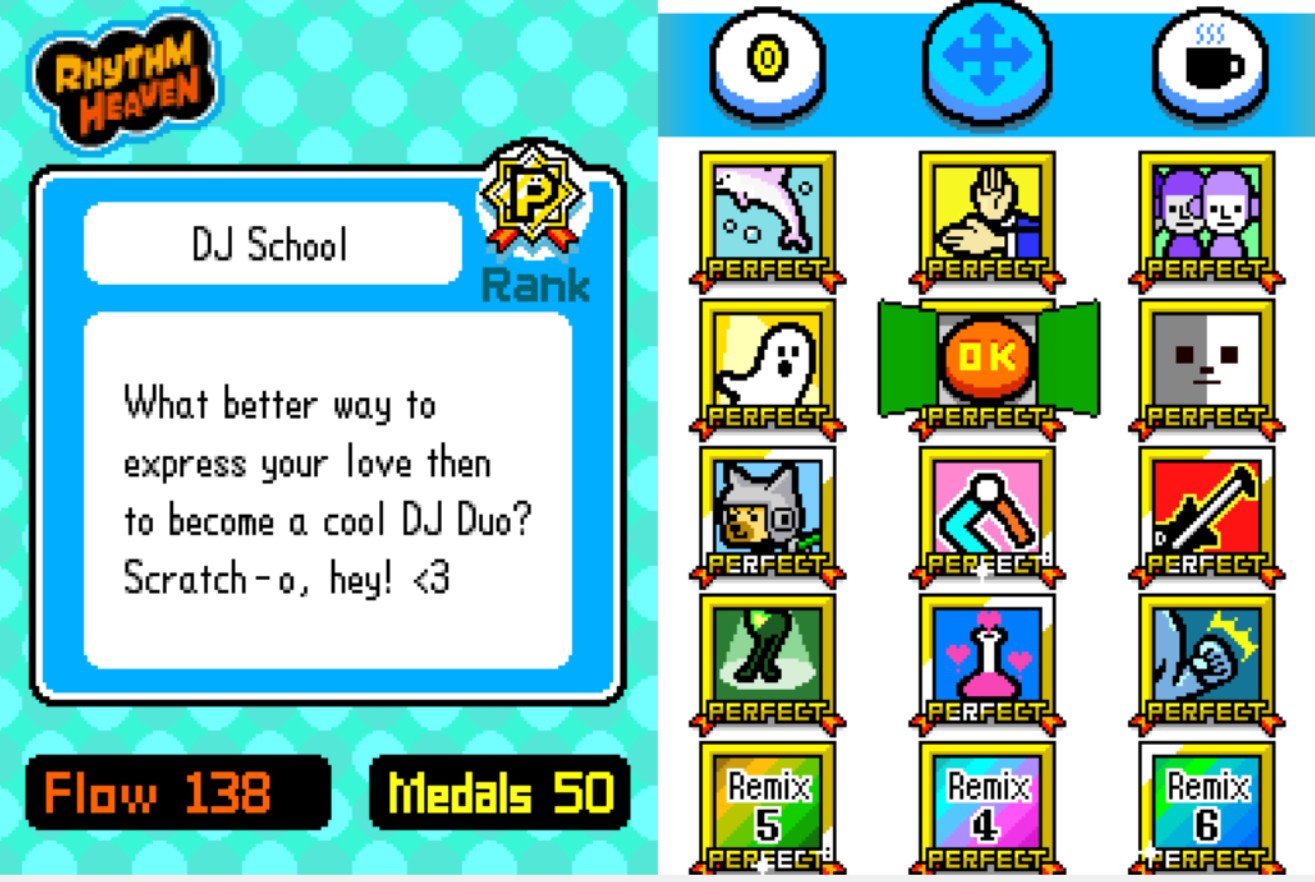Select the Remix 4 stage
1315x882 pixels.
(x=986, y=805)
